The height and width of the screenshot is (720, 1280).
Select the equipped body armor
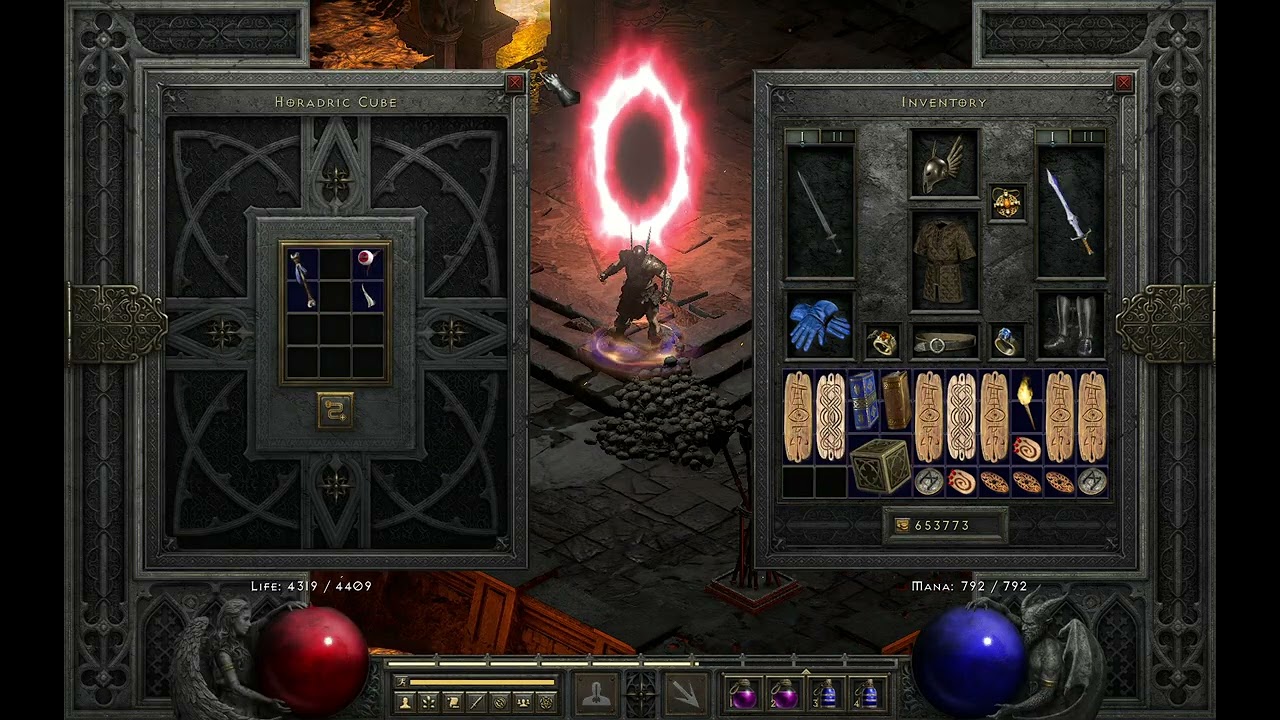944,260
